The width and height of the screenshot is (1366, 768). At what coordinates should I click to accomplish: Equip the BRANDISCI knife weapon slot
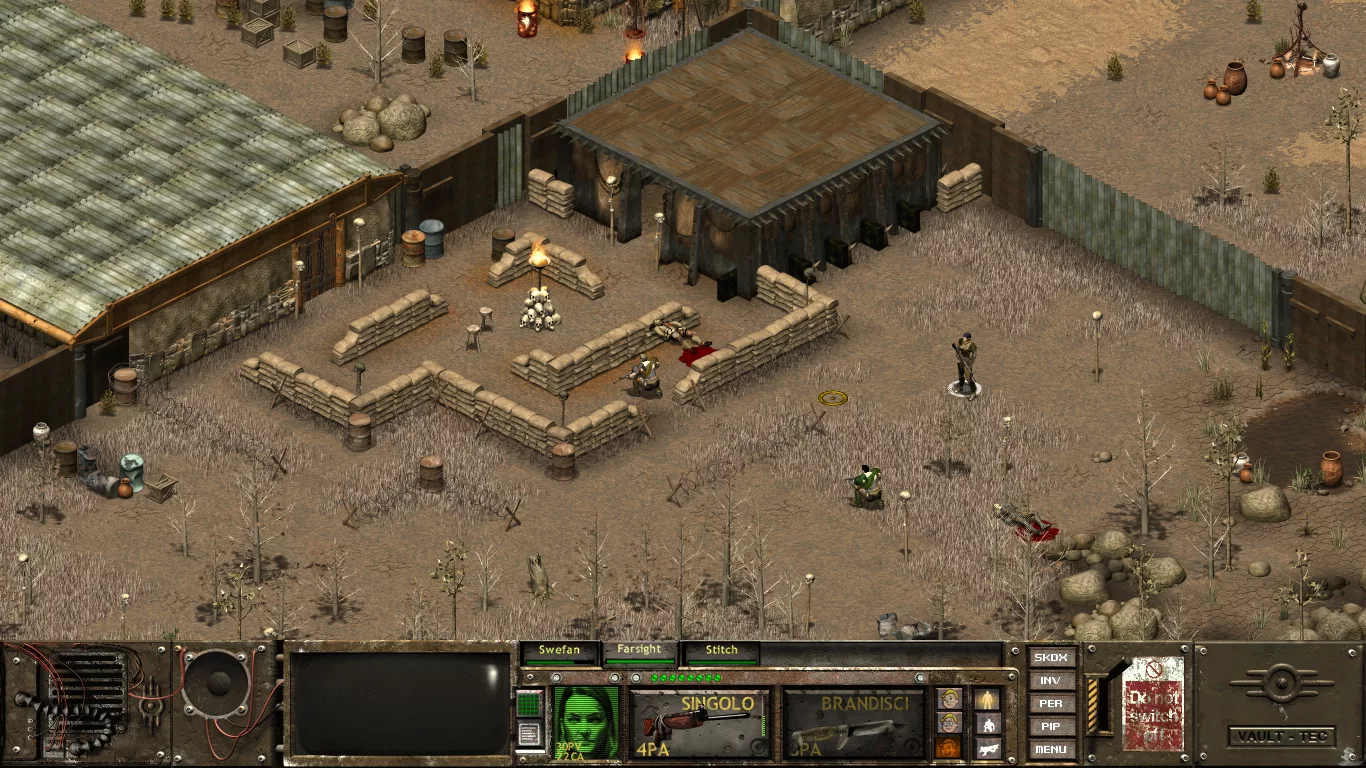(x=849, y=722)
